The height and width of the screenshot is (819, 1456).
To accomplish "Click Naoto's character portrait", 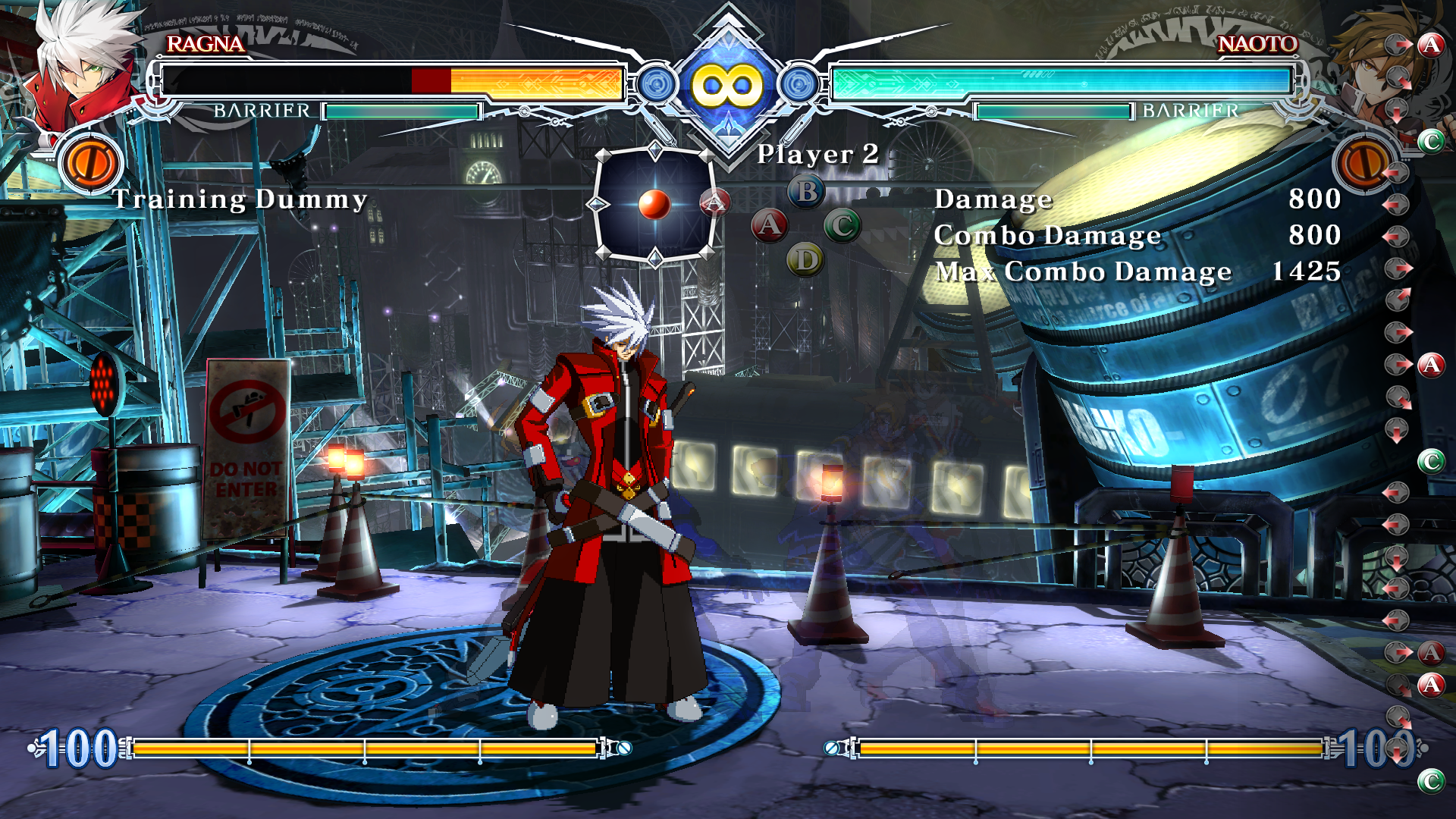I will 1369,61.
